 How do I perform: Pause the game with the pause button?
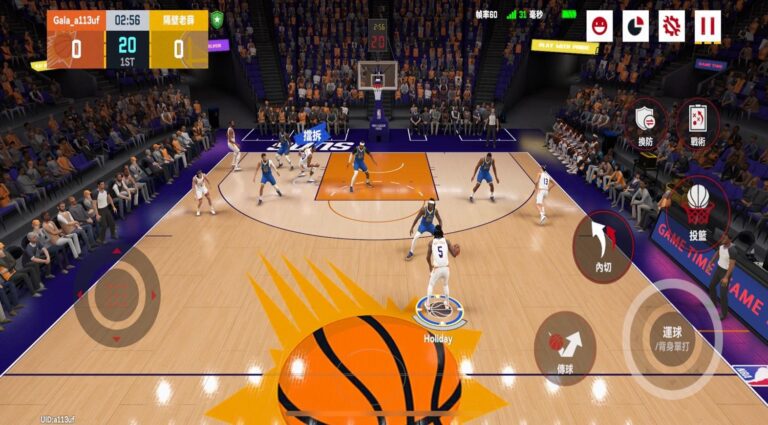tap(708, 26)
